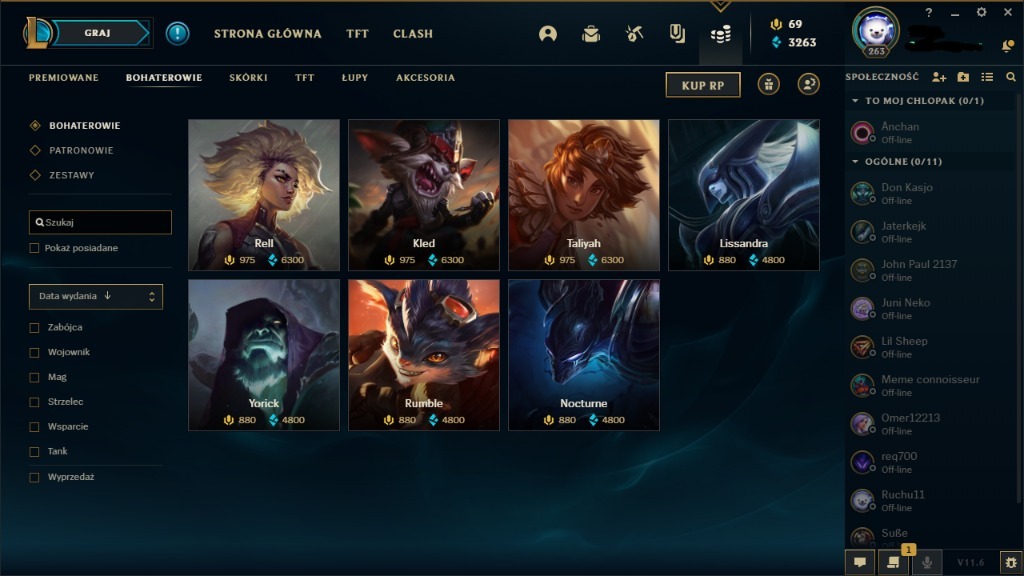Open the Data wydania sort dropdown
This screenshot has width=1024, height=576.
96,296
